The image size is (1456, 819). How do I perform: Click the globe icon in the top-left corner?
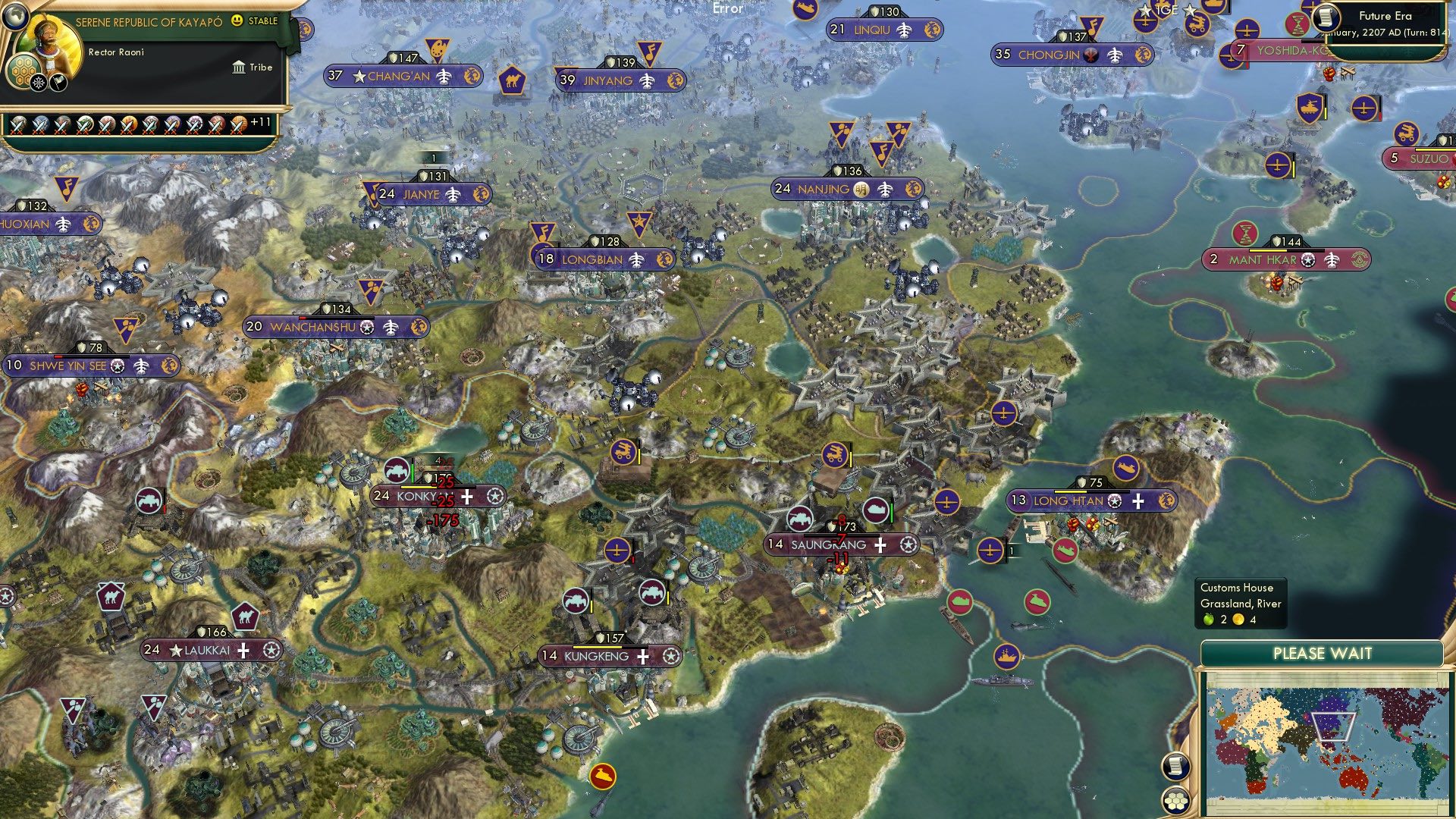coord(15,17)
